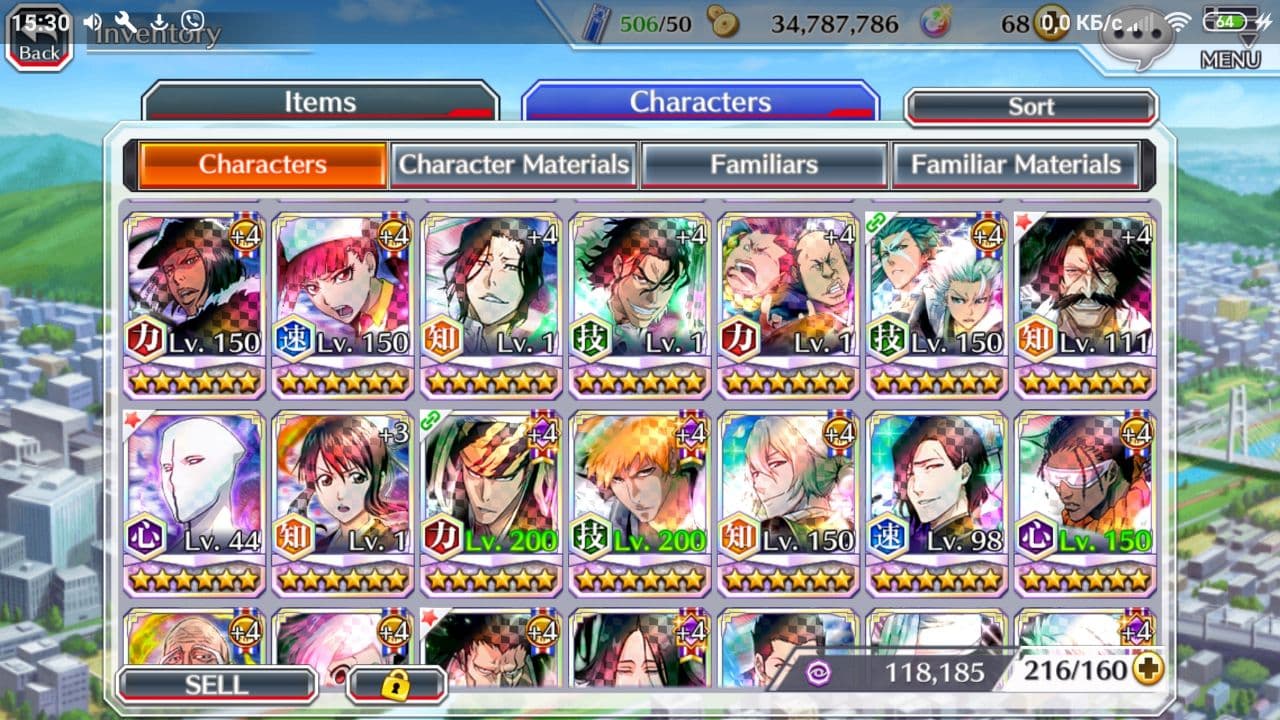Toggle the gold padlock lock button
1280x720 pixels.
[397, 685]
